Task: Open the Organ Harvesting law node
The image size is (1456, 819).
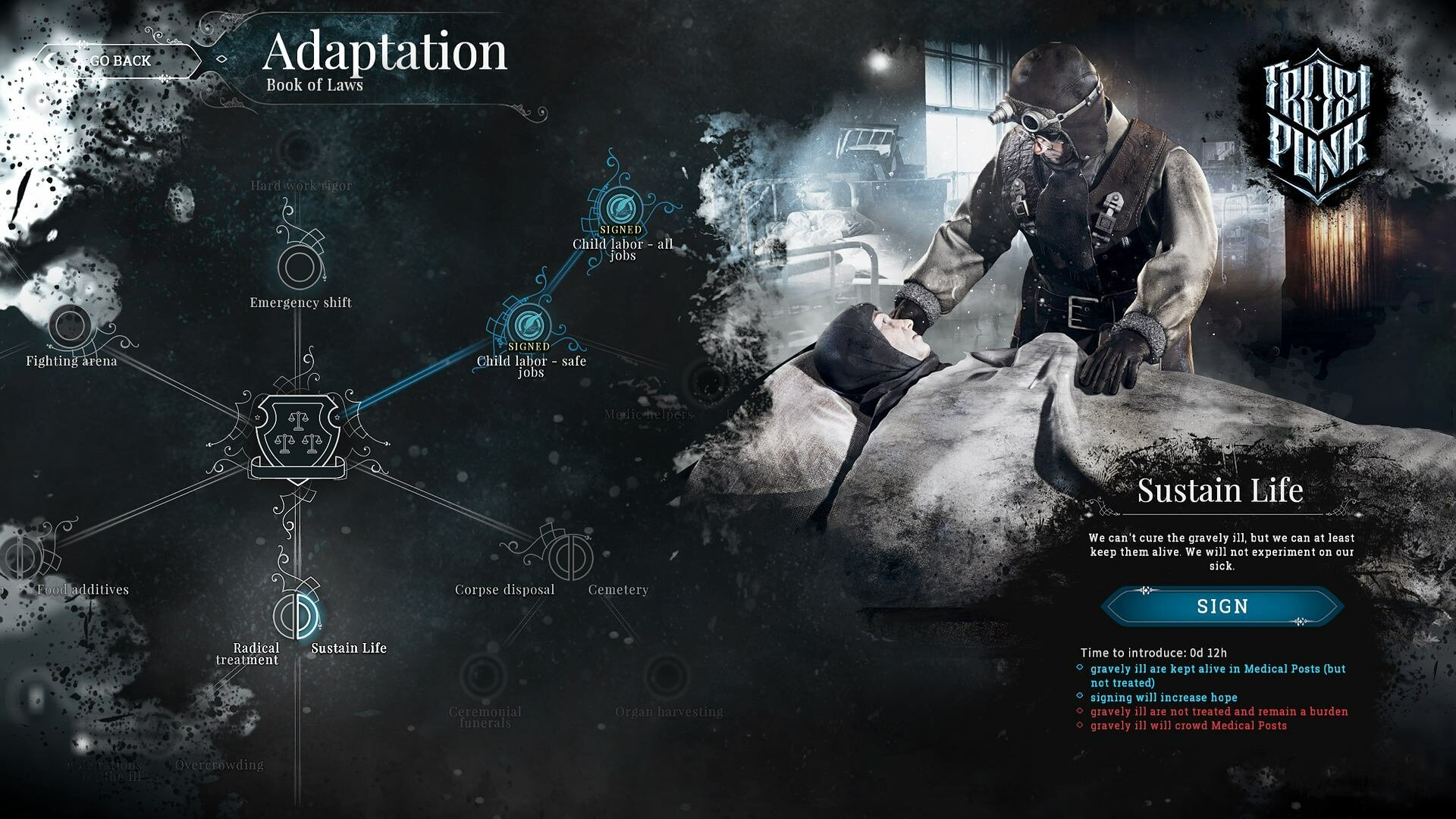Action: 667,676
